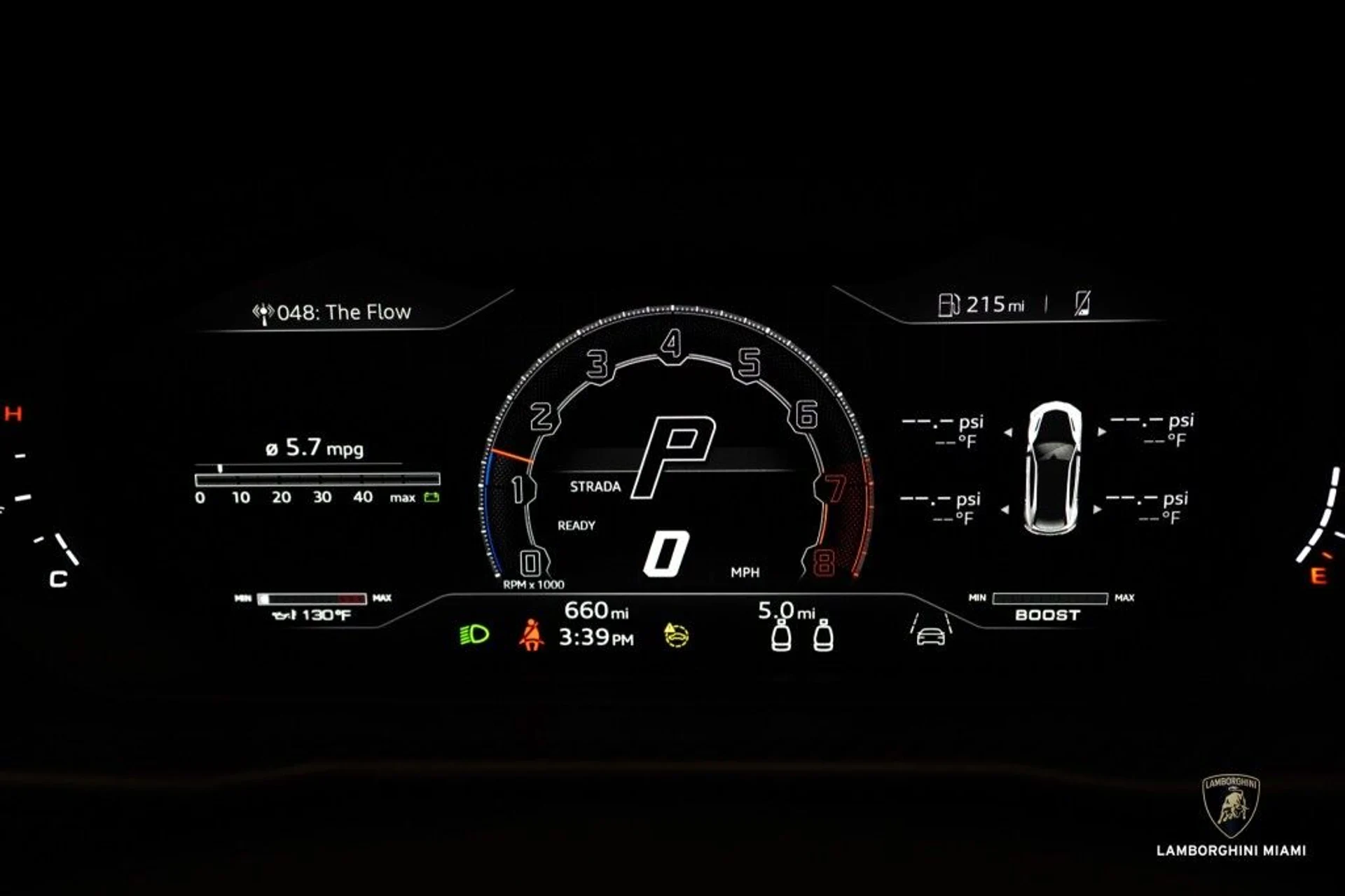Screen dimensions: 1345x896
Task: Select the red seatbelt warning icon
Action: click(531, 635)
